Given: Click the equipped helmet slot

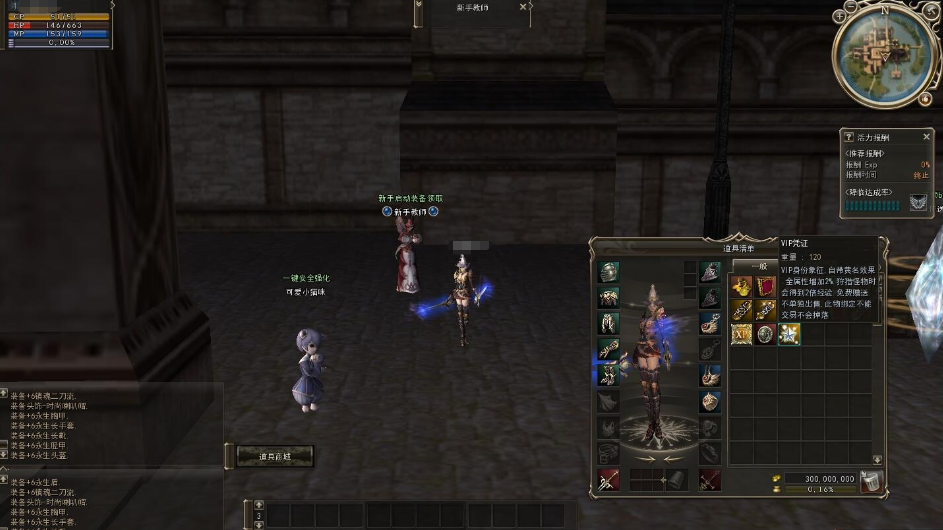Looking at the screenshot, I should click(x=609, y=271).
